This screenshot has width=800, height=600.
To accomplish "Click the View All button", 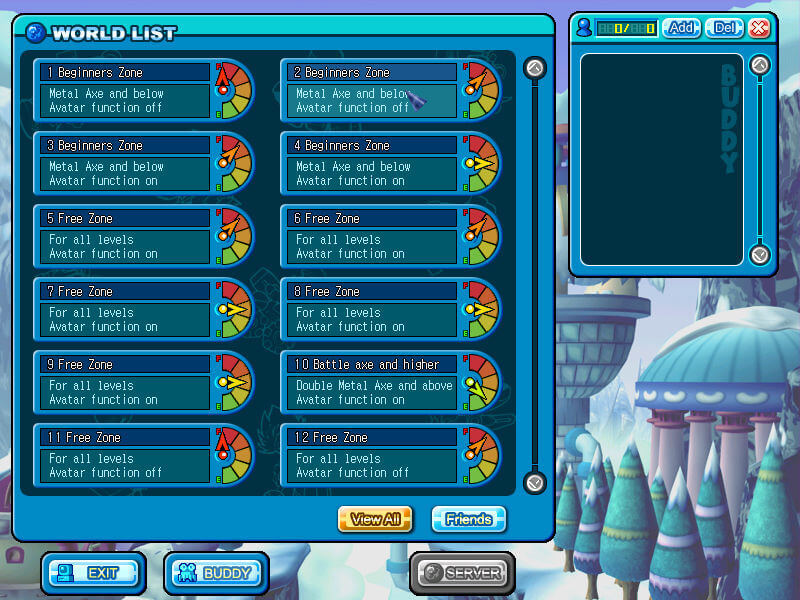I will tap(375, 519).
